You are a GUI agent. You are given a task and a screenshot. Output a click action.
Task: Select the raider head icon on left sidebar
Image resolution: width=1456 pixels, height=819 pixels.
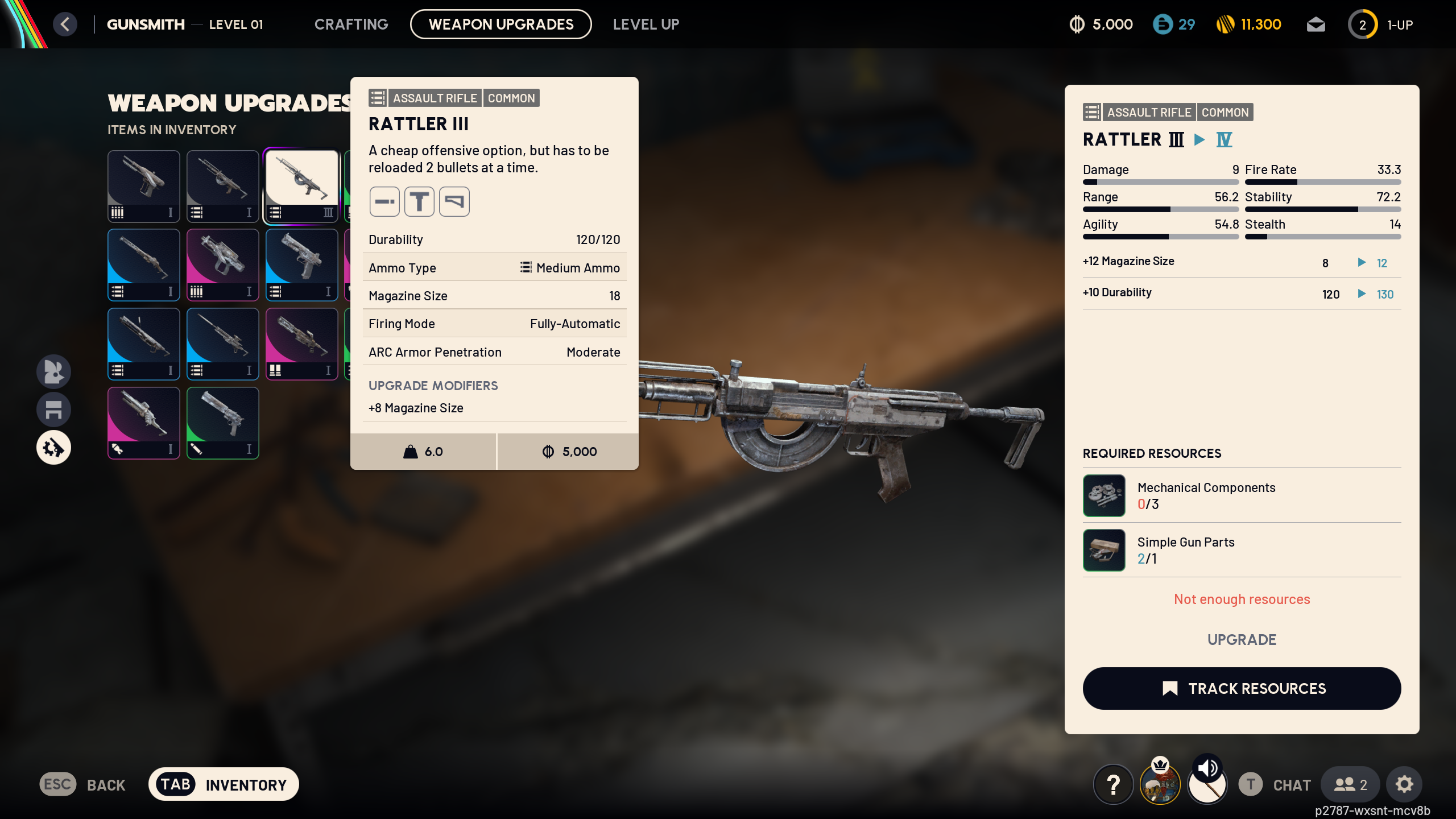53,371
